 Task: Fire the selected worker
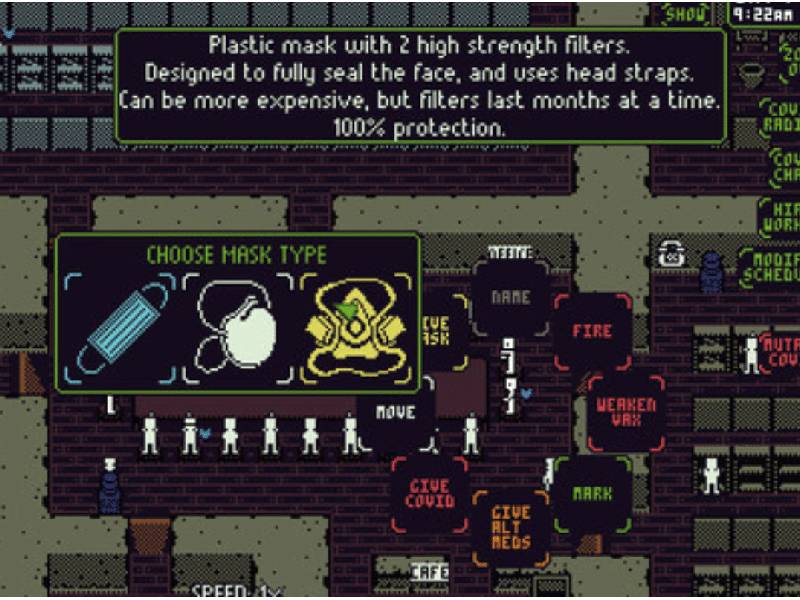click(590, 329)
